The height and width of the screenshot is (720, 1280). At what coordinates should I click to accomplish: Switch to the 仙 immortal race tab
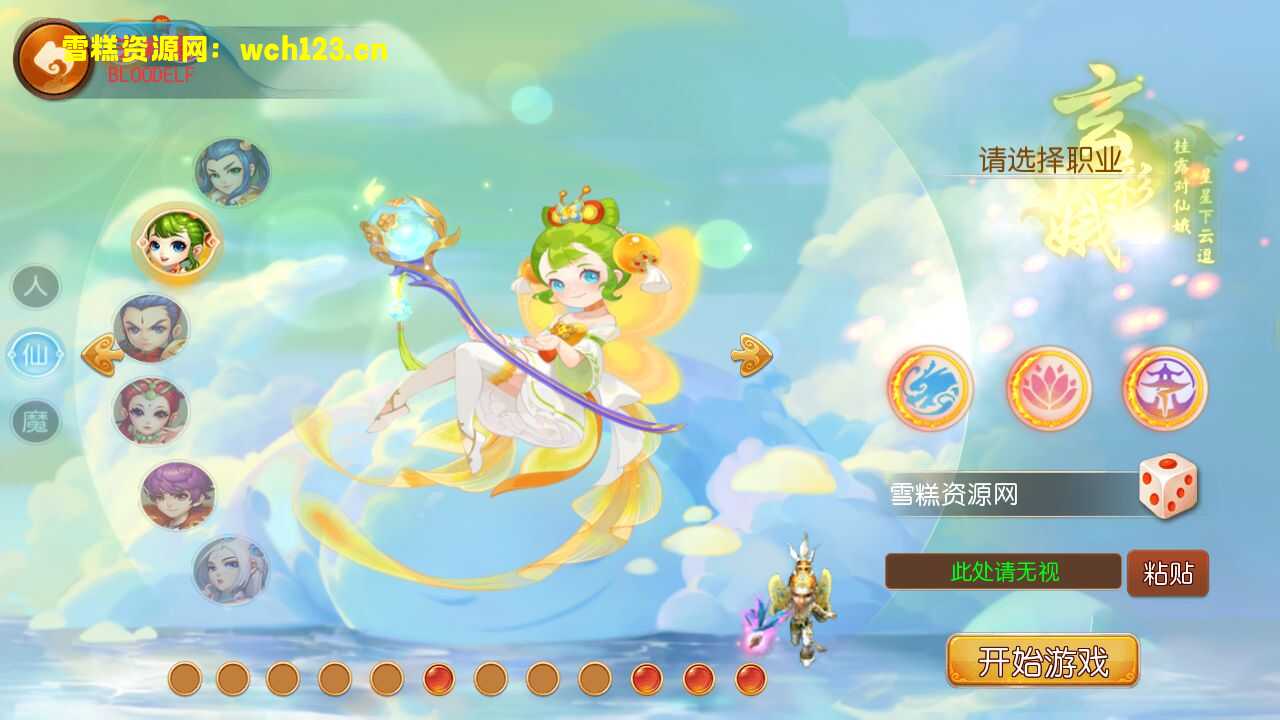tap(36, 355)
